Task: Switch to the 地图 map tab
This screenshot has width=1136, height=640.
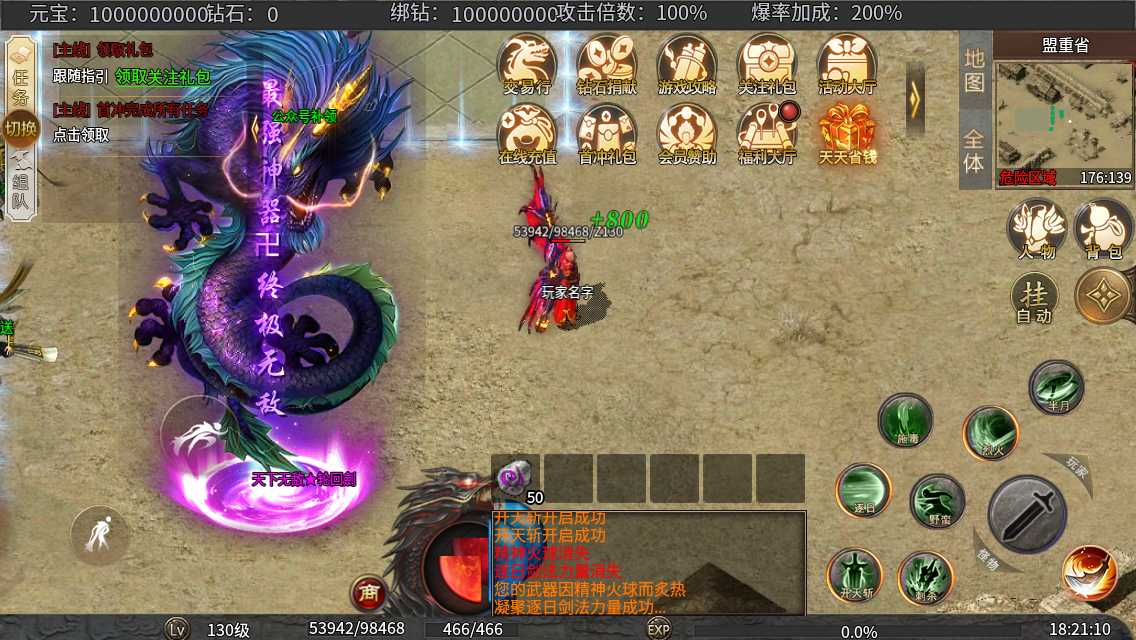Action: tap(974, 71)
